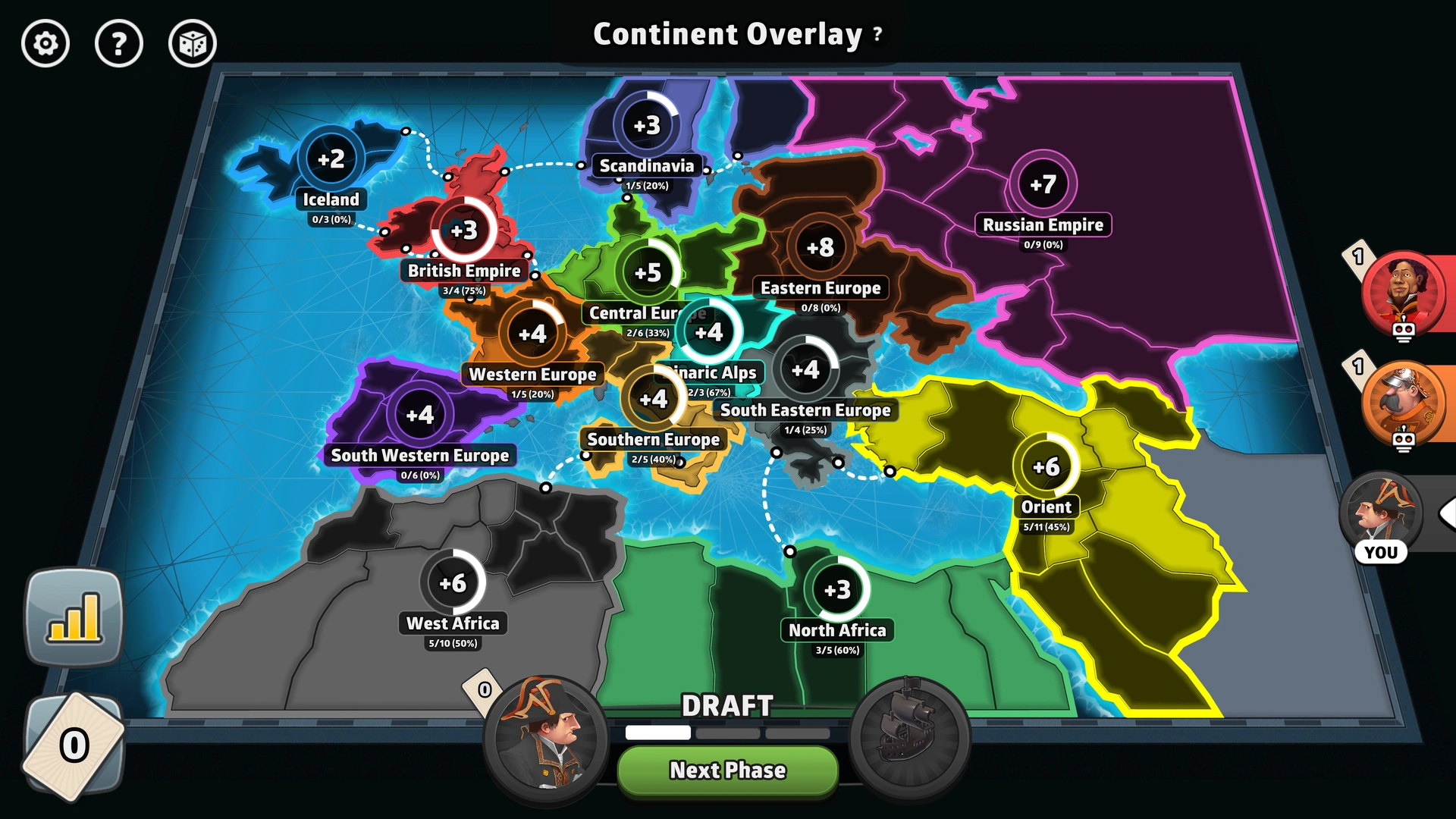Click the Russian Empire +7 bonus circle
The width and height of the screenshot is (1456, 819).
(x=1044, y=184)
